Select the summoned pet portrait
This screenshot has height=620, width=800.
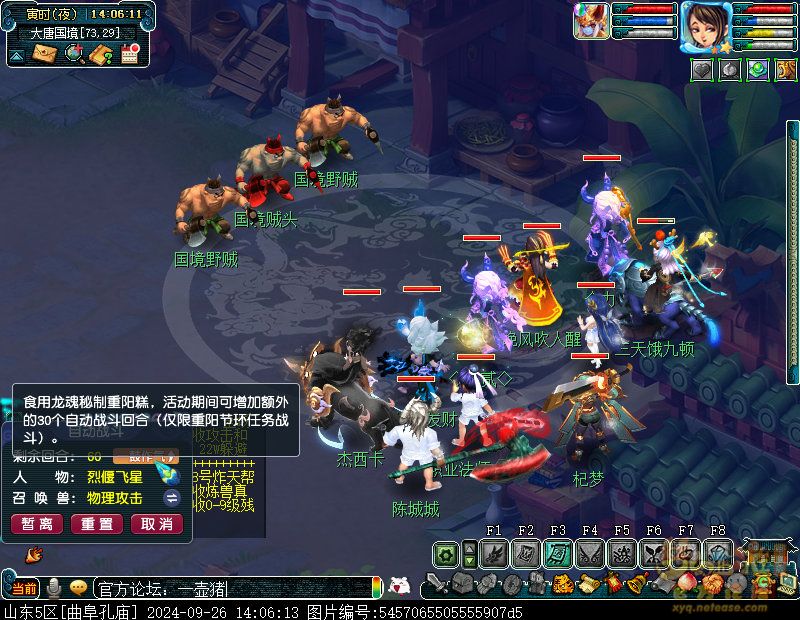point(590,21)
